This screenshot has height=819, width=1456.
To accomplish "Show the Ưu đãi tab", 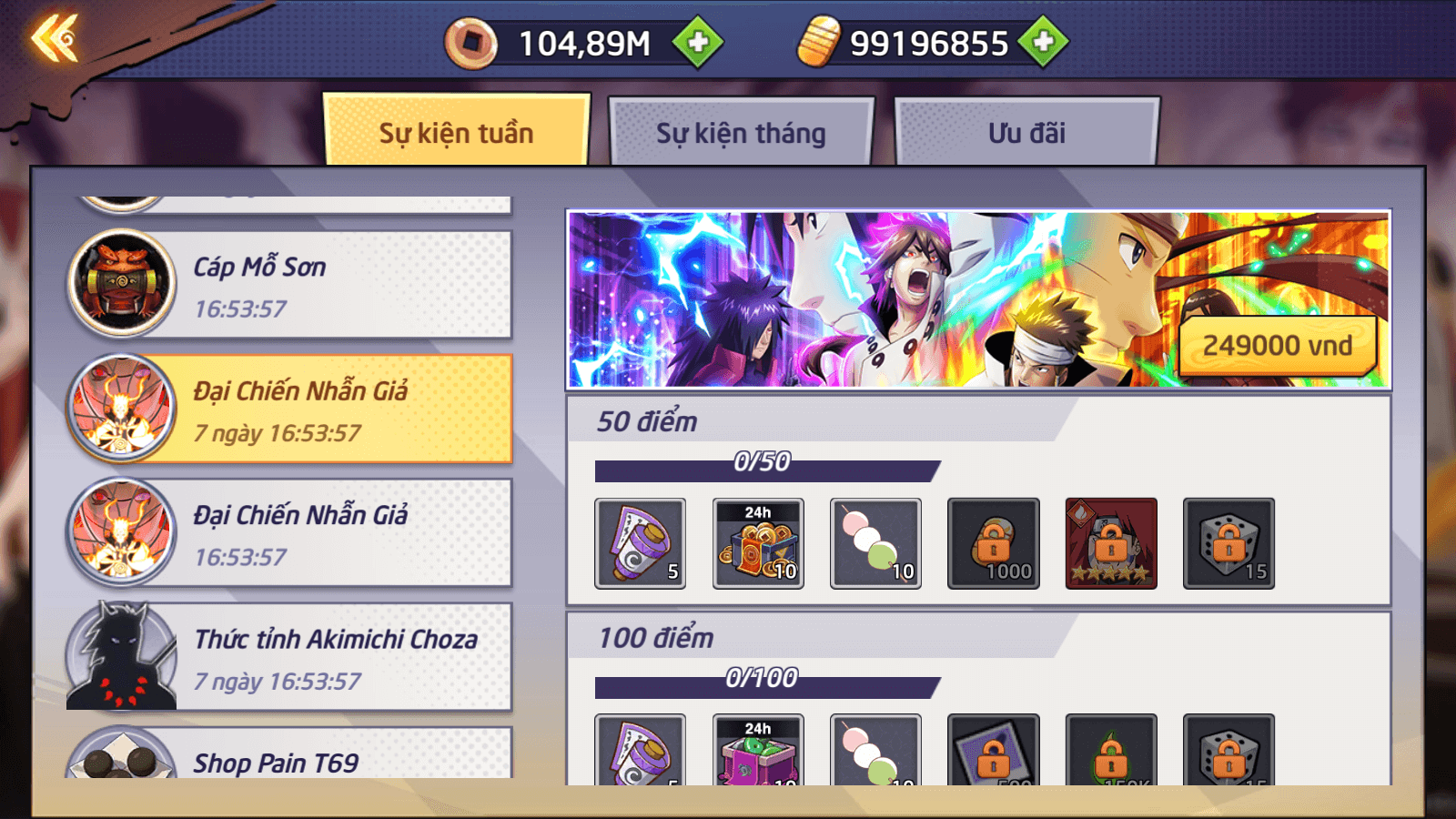I will pyautogui.click(x=1026, y=133).
